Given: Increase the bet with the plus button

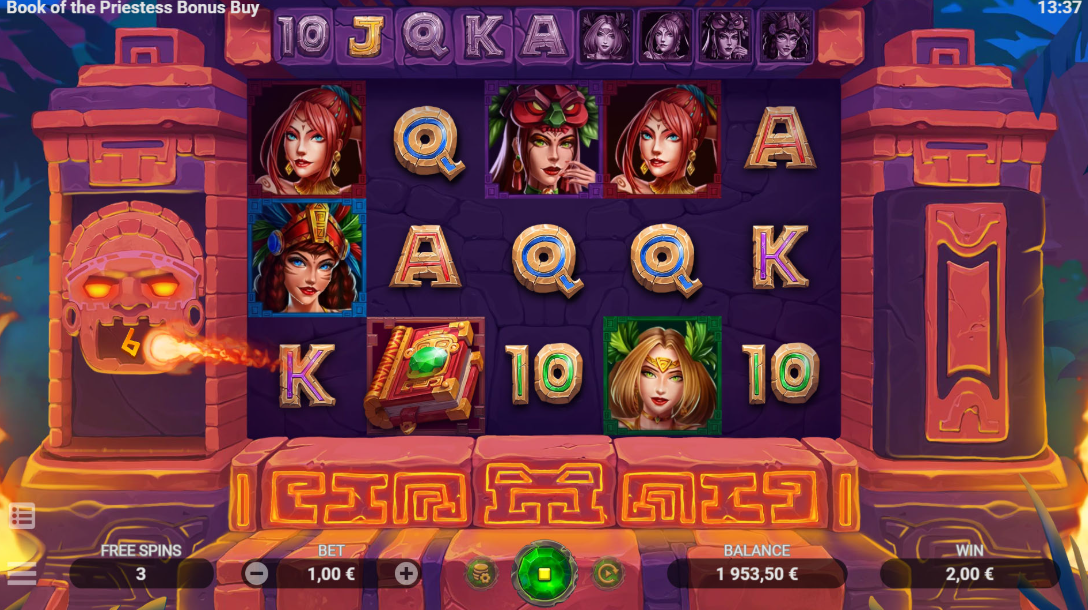Looking at the screenshot, I should 406,574.
